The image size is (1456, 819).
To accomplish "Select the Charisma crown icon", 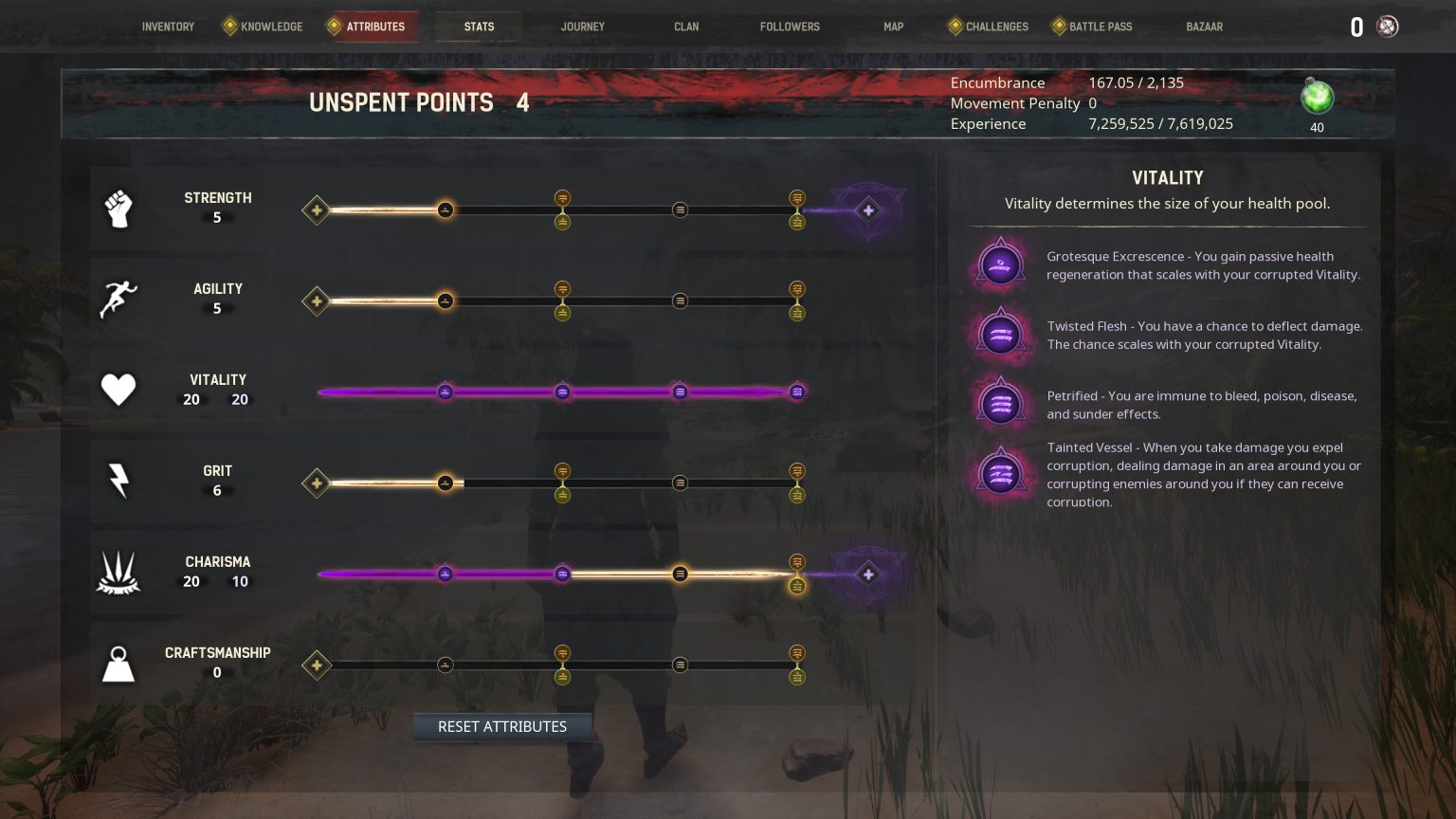I will [118, 569].
